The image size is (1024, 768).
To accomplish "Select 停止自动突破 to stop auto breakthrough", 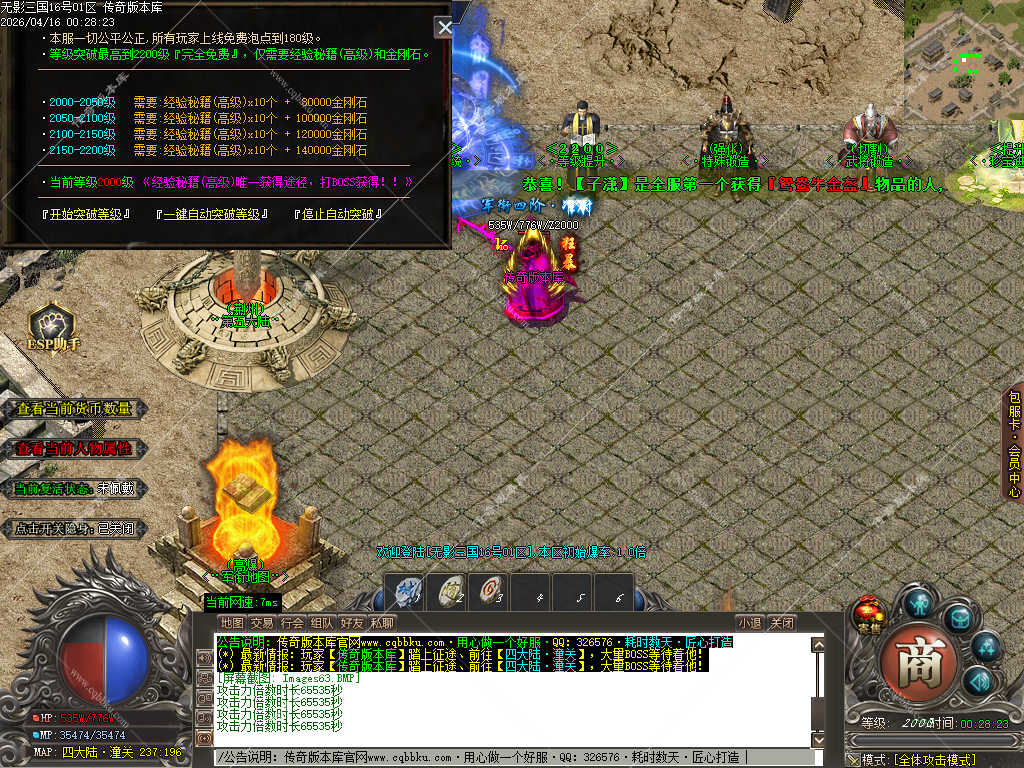I will tap(339, 214).
